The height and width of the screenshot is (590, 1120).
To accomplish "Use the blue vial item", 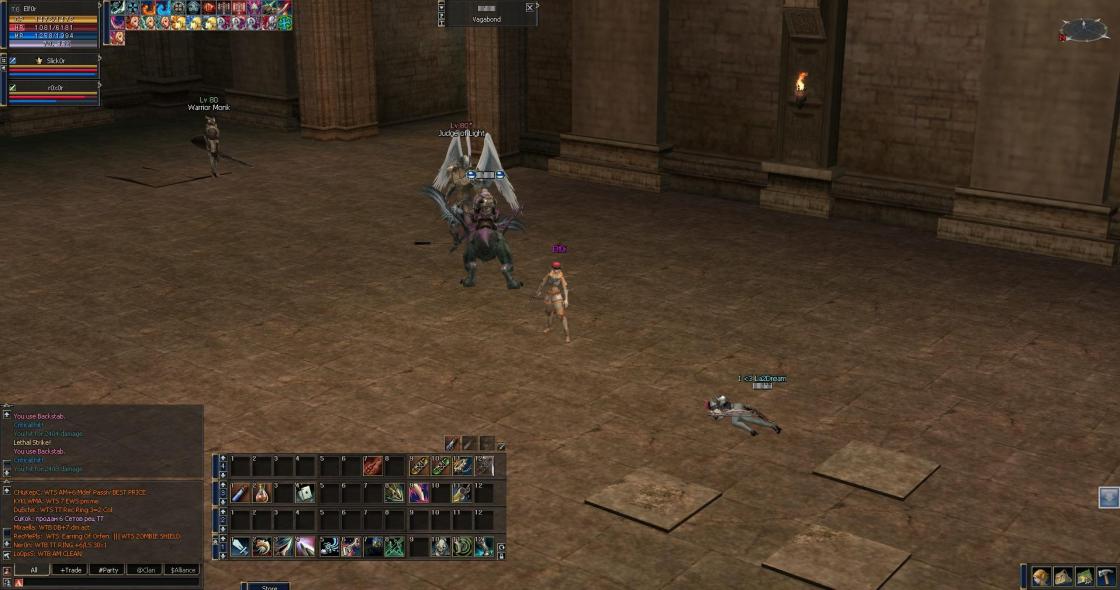I will [240, 492].
